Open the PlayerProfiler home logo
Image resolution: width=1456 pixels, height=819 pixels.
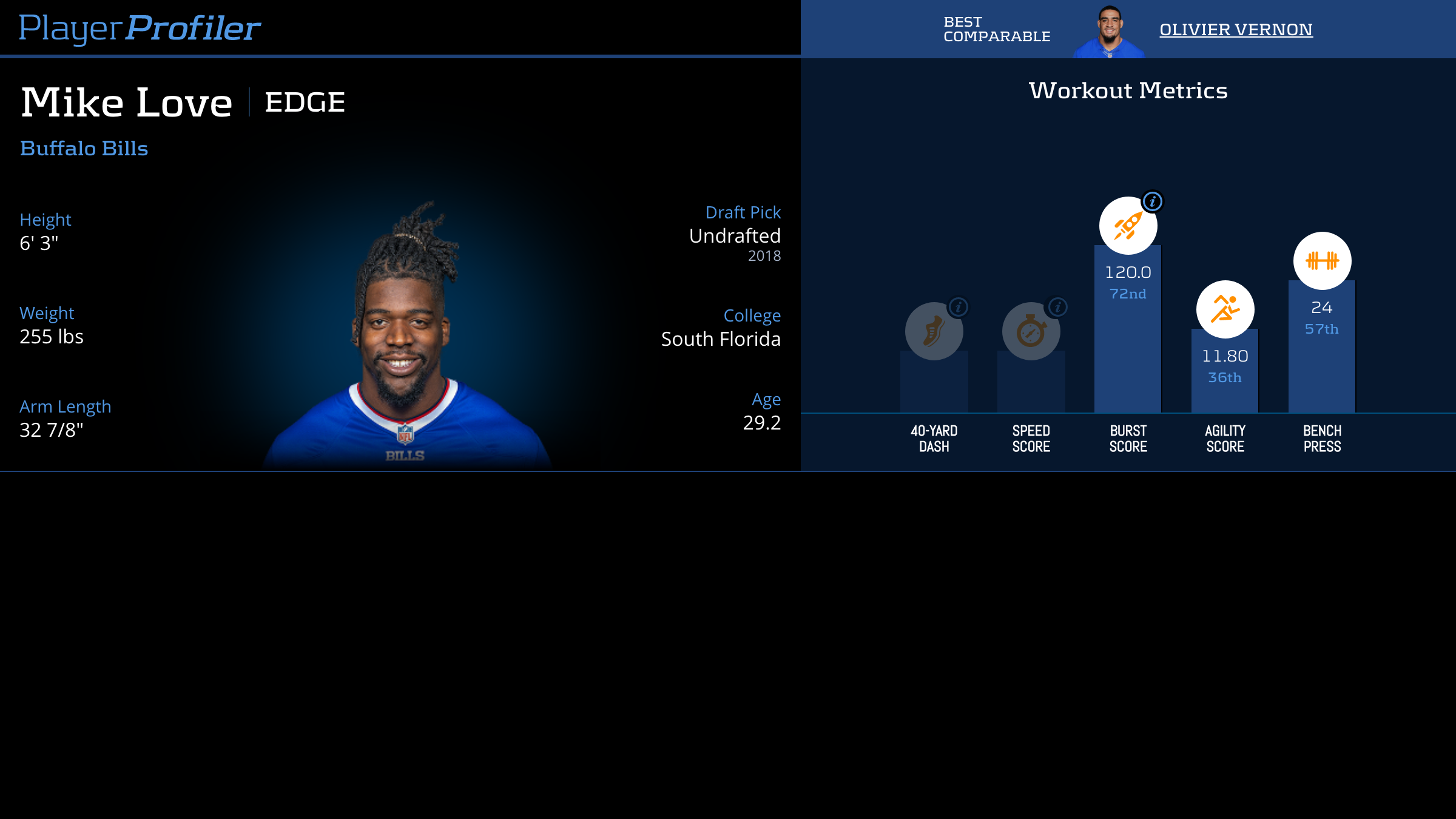(x=140, y=28)
